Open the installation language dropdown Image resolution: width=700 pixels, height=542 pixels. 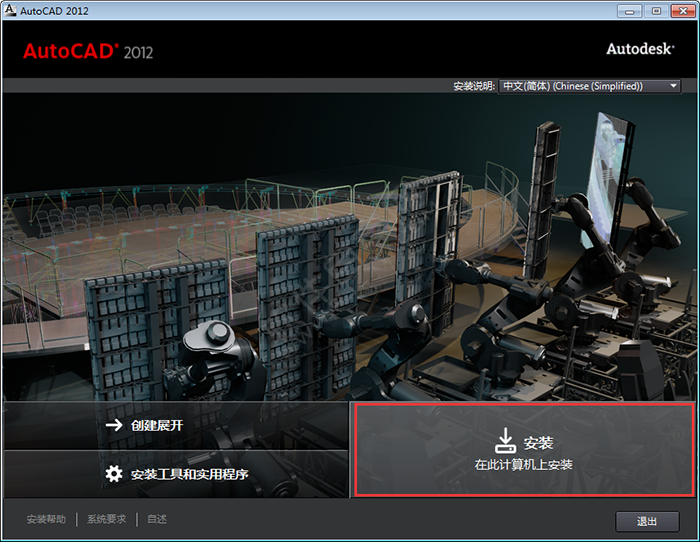pos(590,86)
